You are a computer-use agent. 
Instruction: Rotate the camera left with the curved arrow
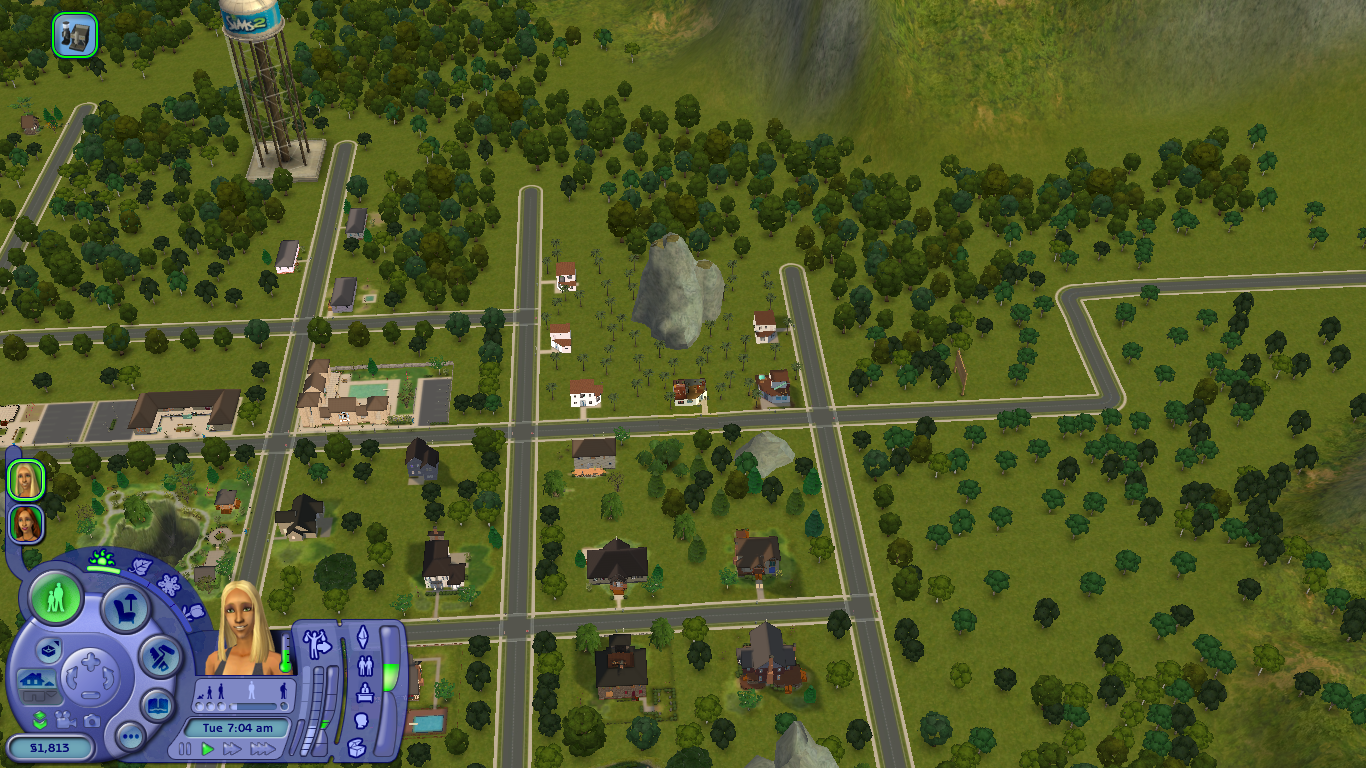[74, 677]
